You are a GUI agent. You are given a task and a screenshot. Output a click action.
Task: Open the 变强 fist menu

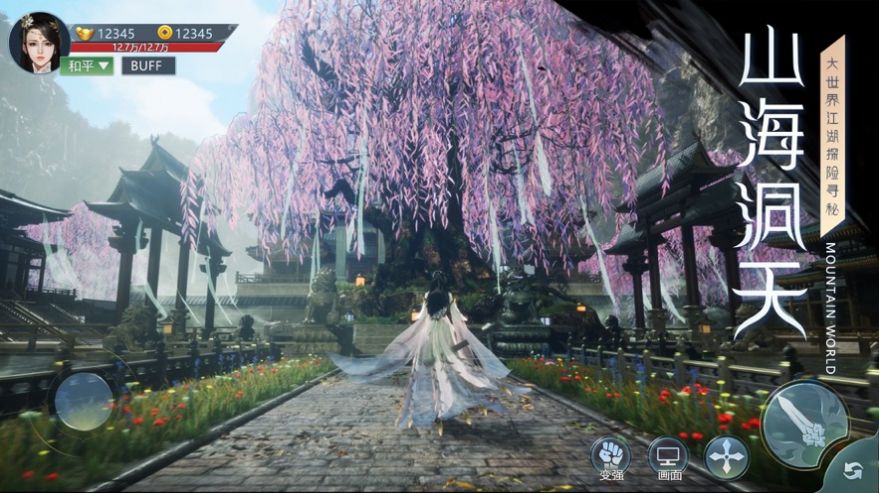(x=610, y=455)
